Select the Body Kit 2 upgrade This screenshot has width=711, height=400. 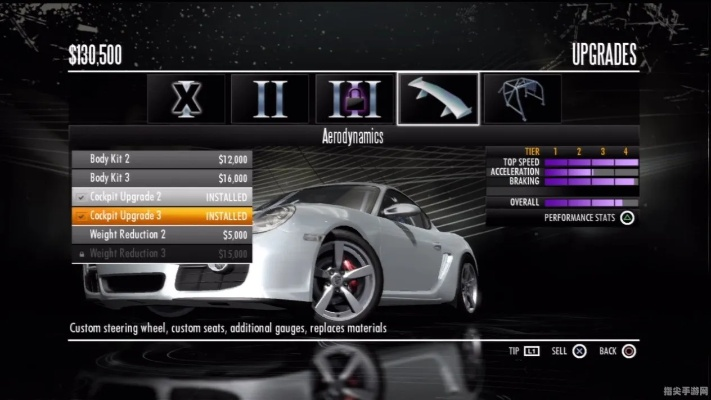(x=161, y=158)
